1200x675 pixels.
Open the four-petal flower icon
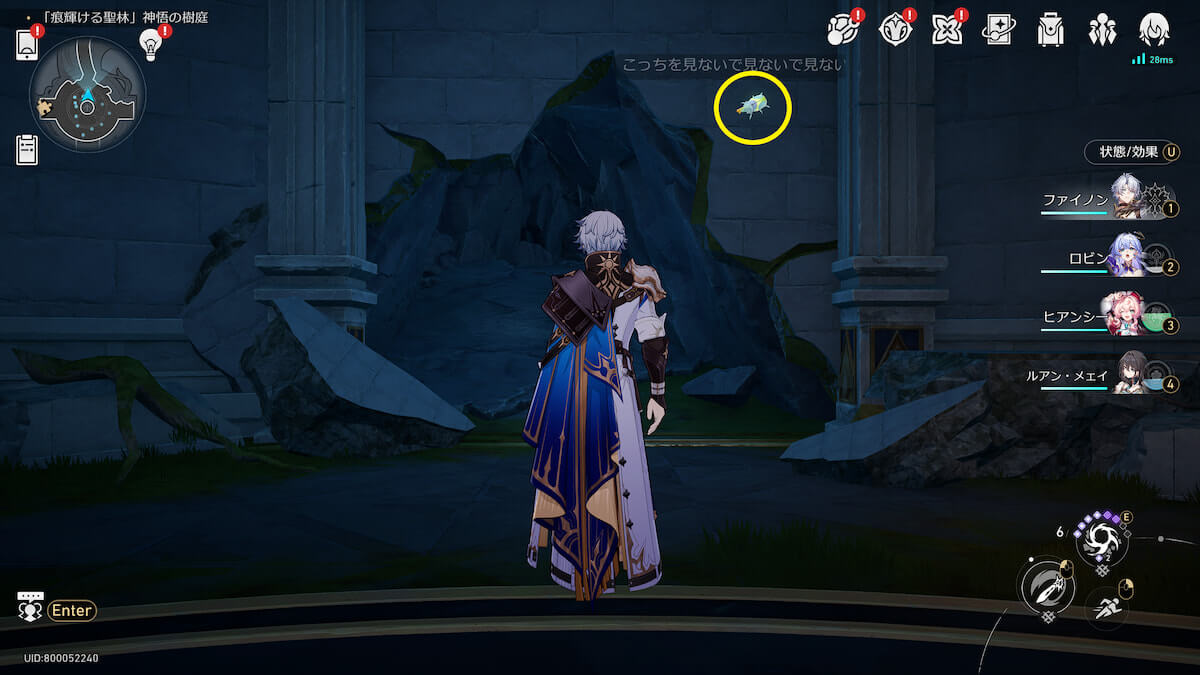coord(947,30)
